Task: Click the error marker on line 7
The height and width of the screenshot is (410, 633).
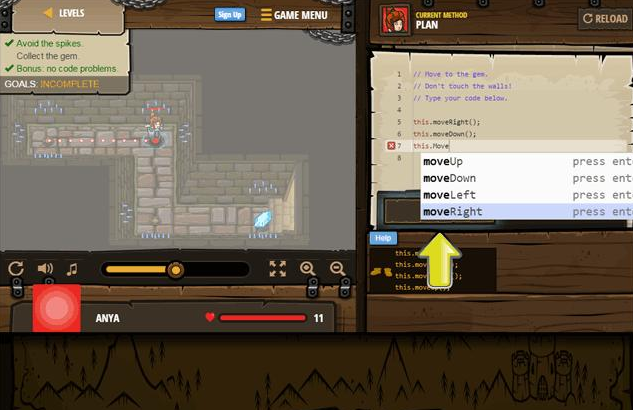Action: 391,146
